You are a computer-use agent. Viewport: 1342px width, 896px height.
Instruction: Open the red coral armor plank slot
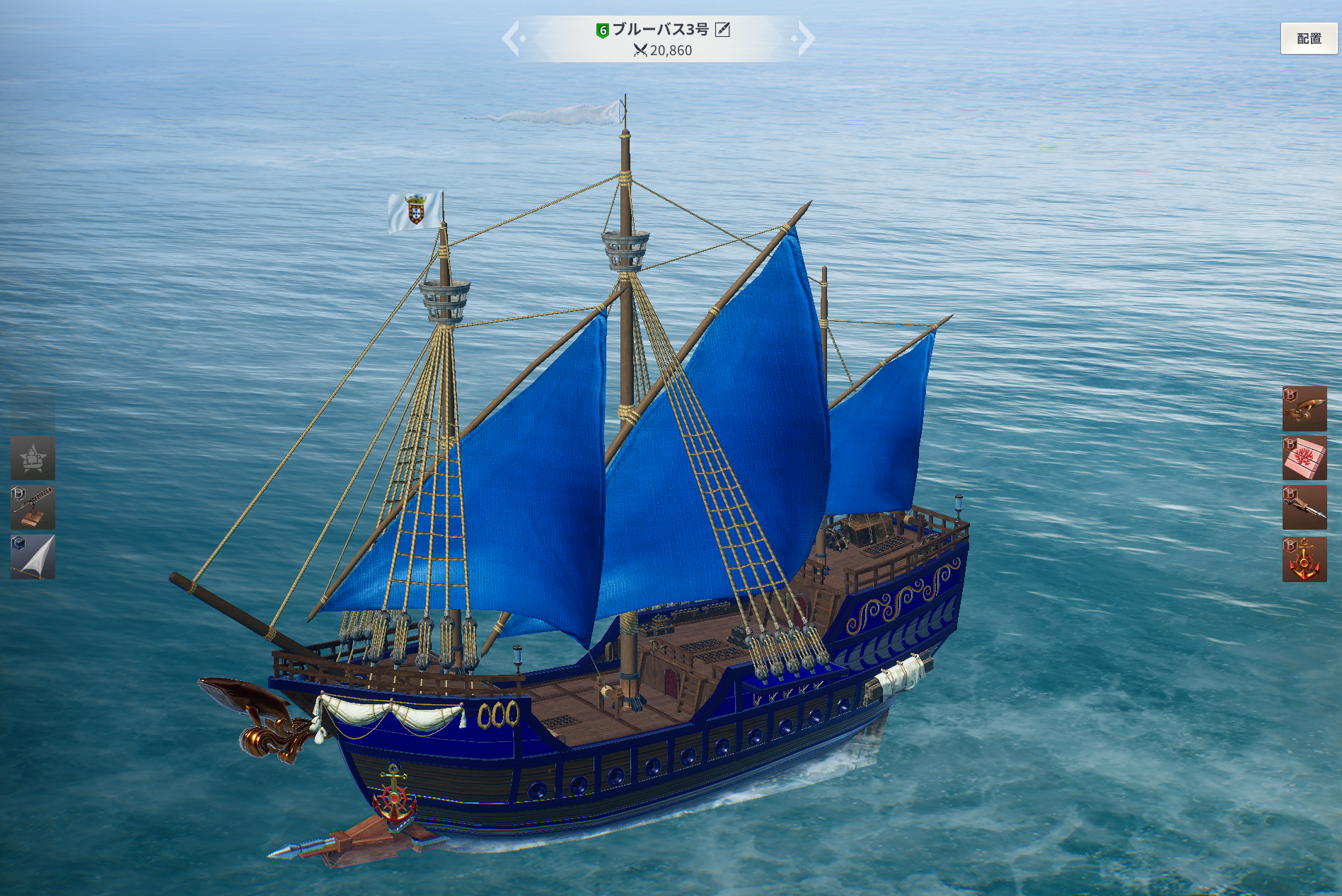pos(1304,458)
